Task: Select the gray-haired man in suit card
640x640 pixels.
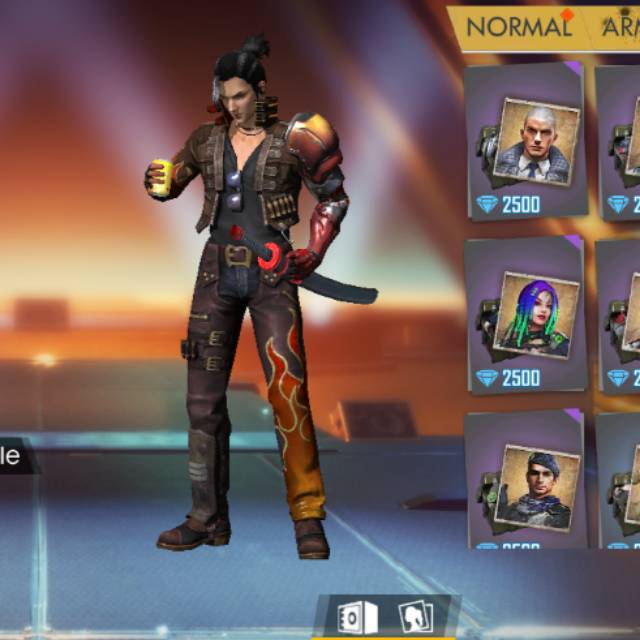Action: (x=527, y=143)
